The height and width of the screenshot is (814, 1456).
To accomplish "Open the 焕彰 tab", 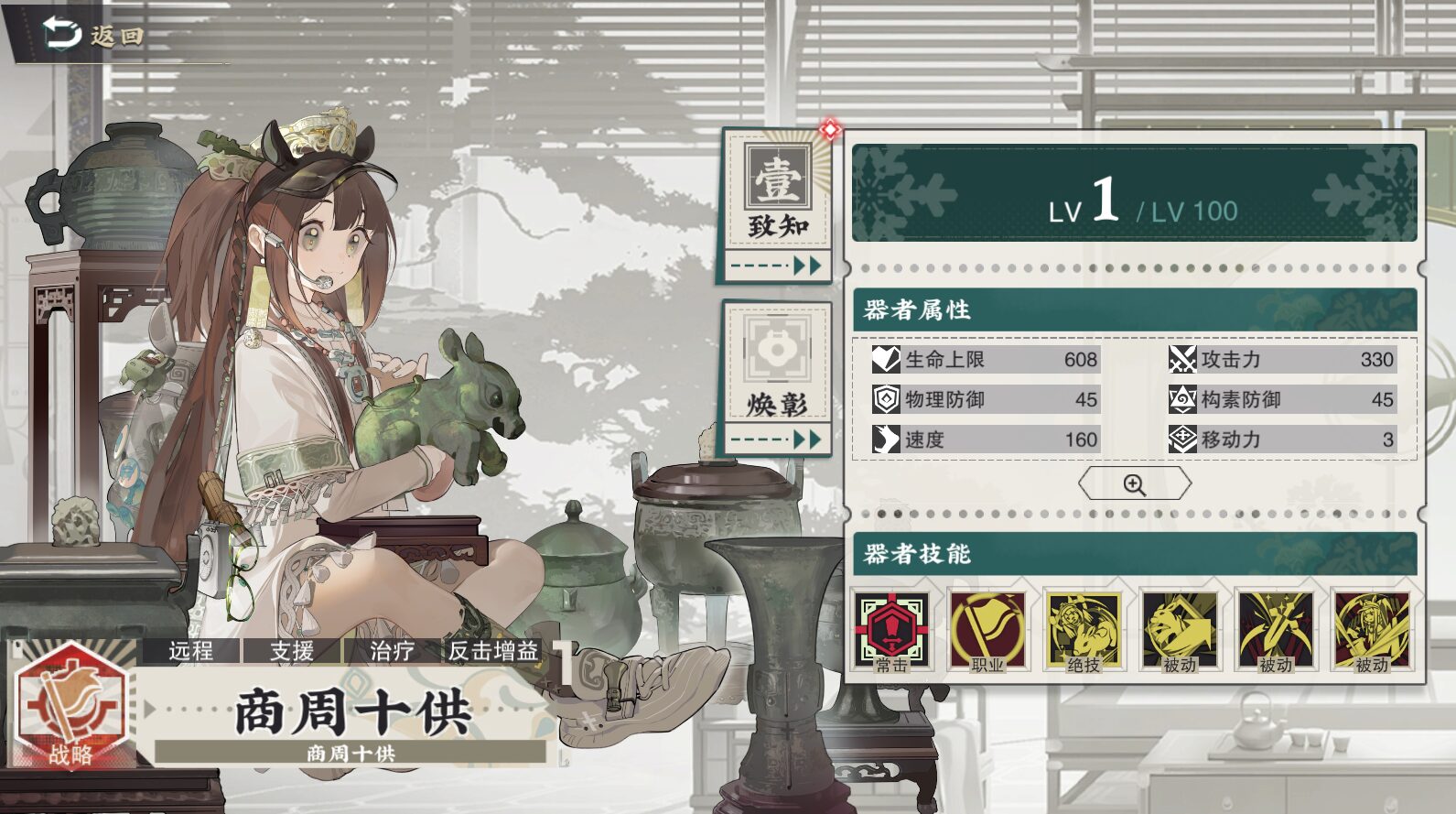I will pos(777,377).
